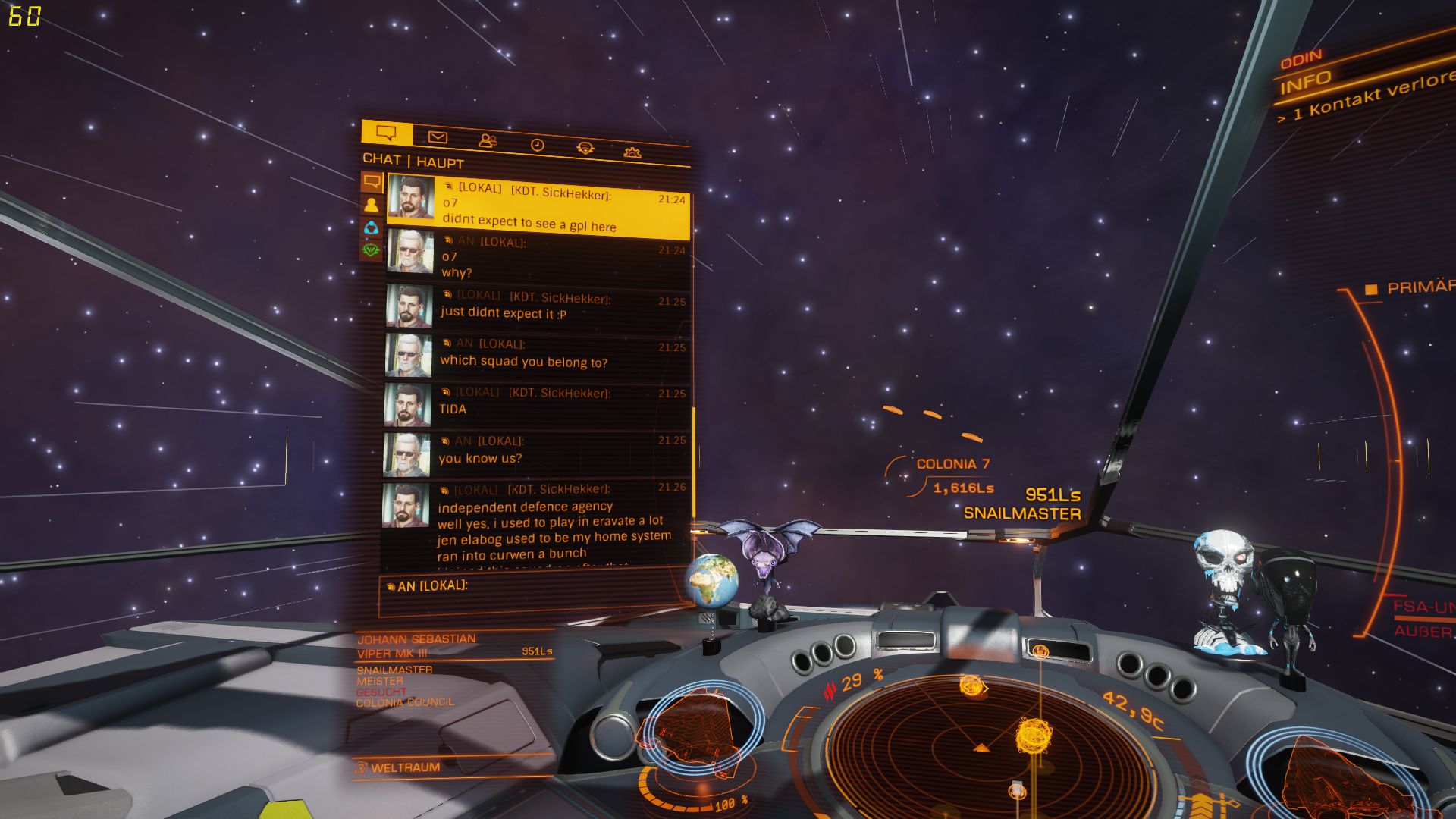Viewport: 1456px width, 819px height.
Task: Open the friends and social tab
Action: click(488, 141)
